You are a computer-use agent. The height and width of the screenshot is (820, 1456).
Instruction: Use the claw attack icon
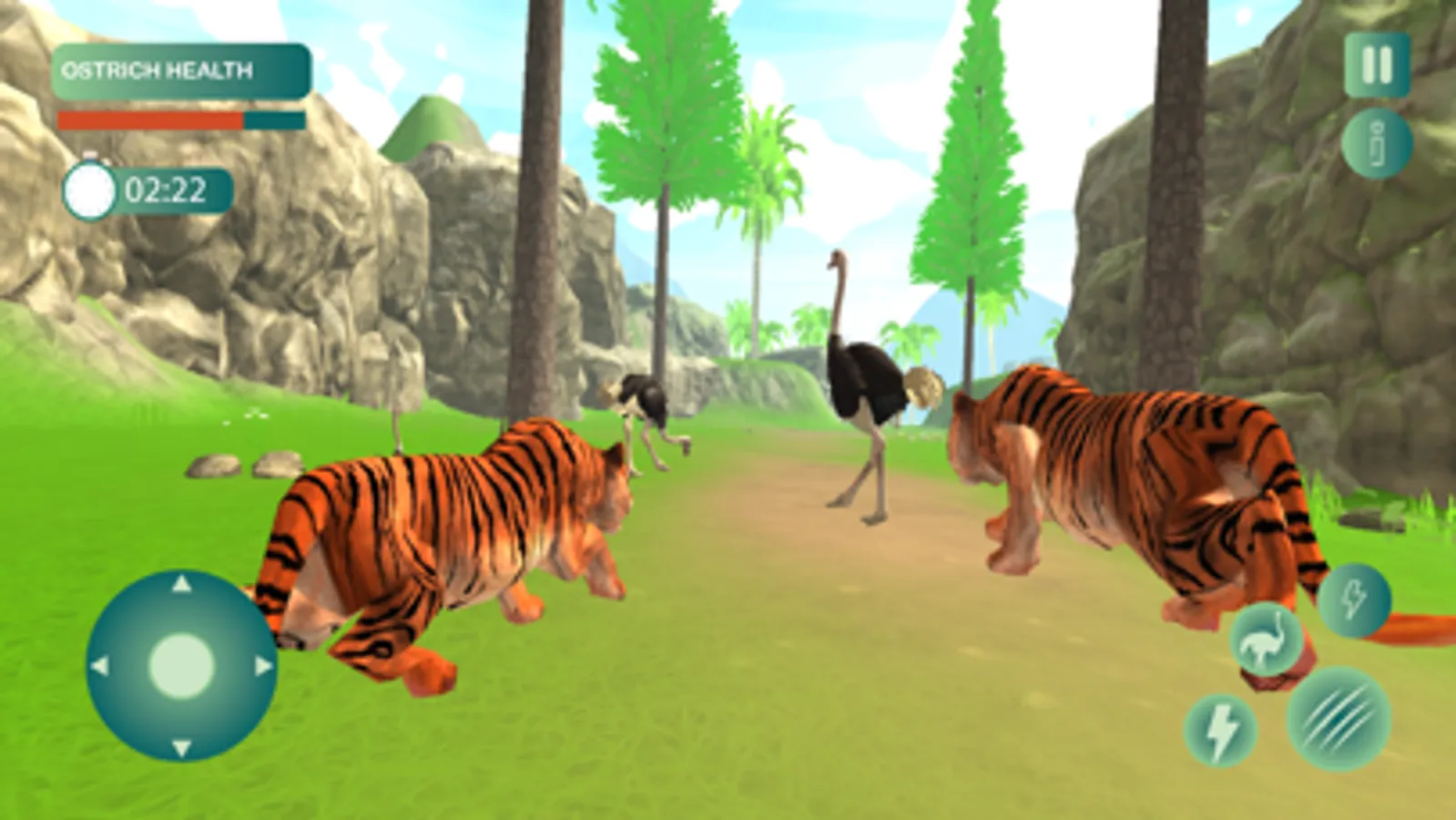1333,723
